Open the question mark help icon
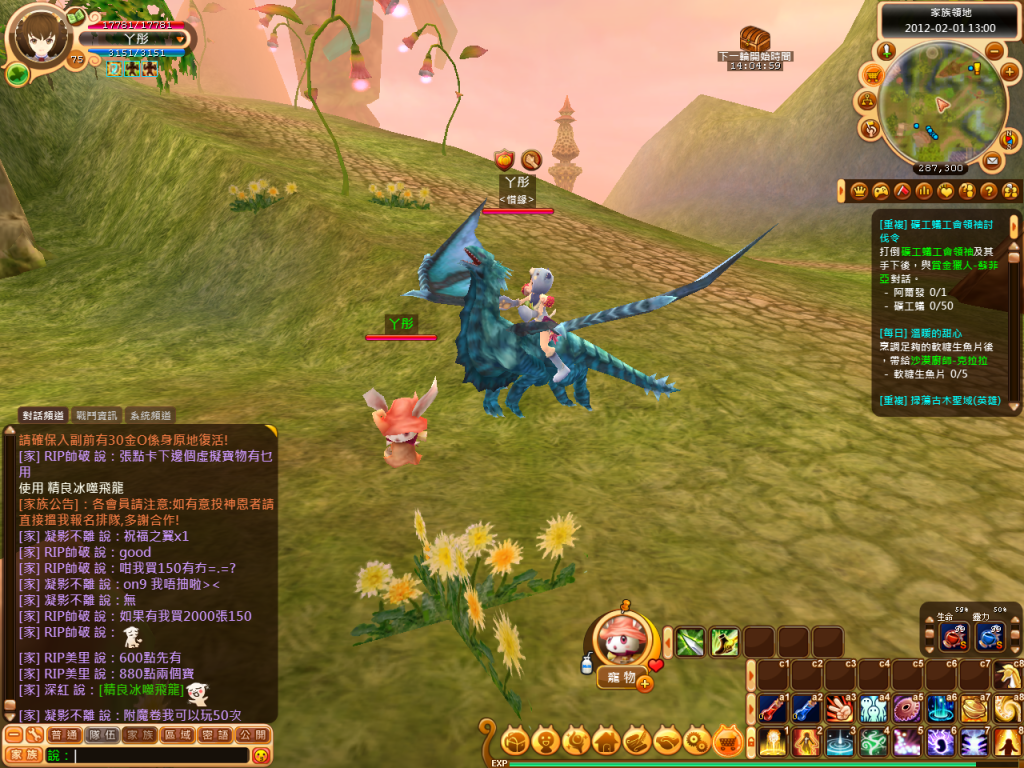1024x768 pixels. [988, 190]
